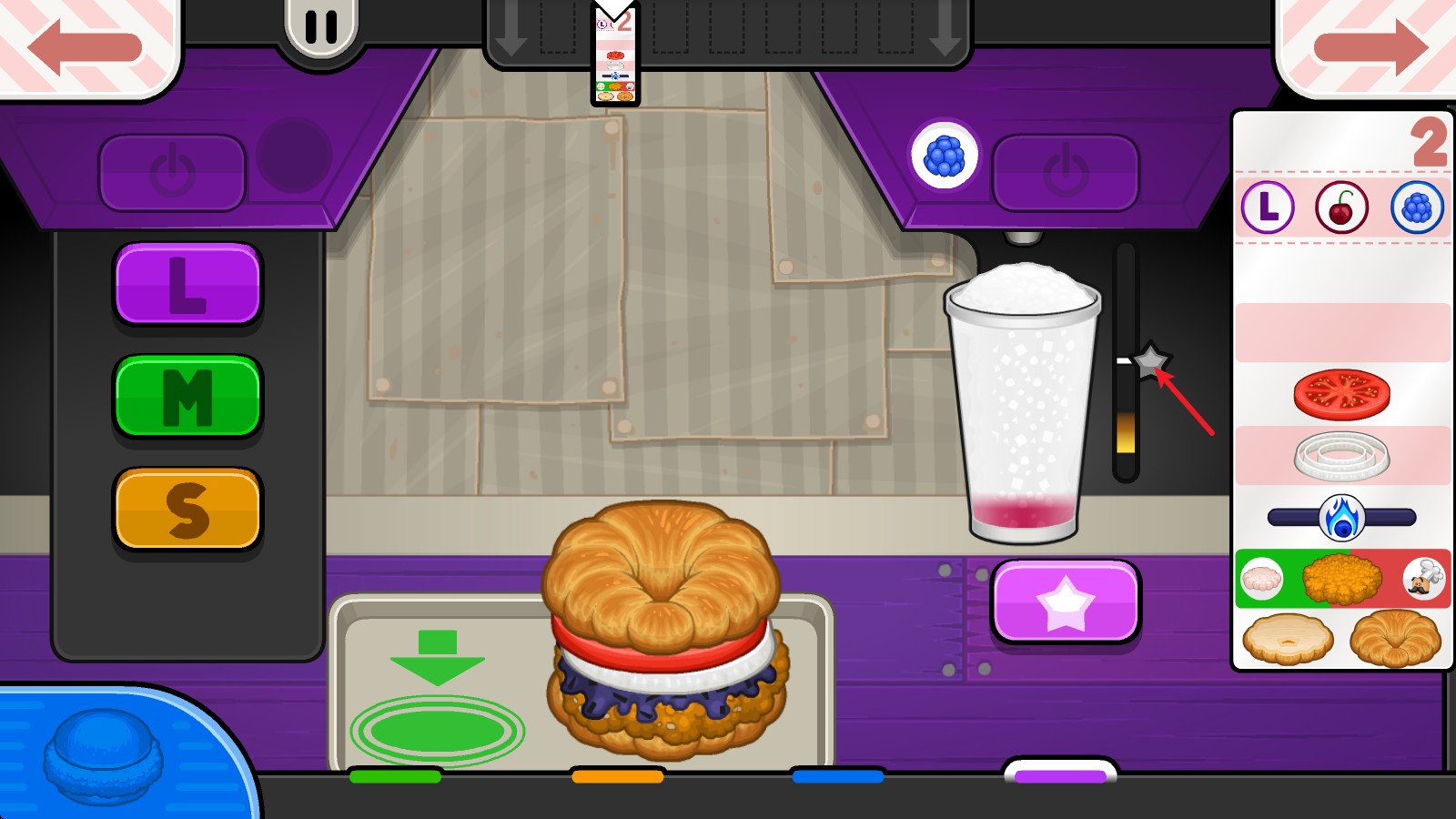This screenshot has width=1456, height=819.
Task: Pick the small cup size S button
Action: [187, 510]
